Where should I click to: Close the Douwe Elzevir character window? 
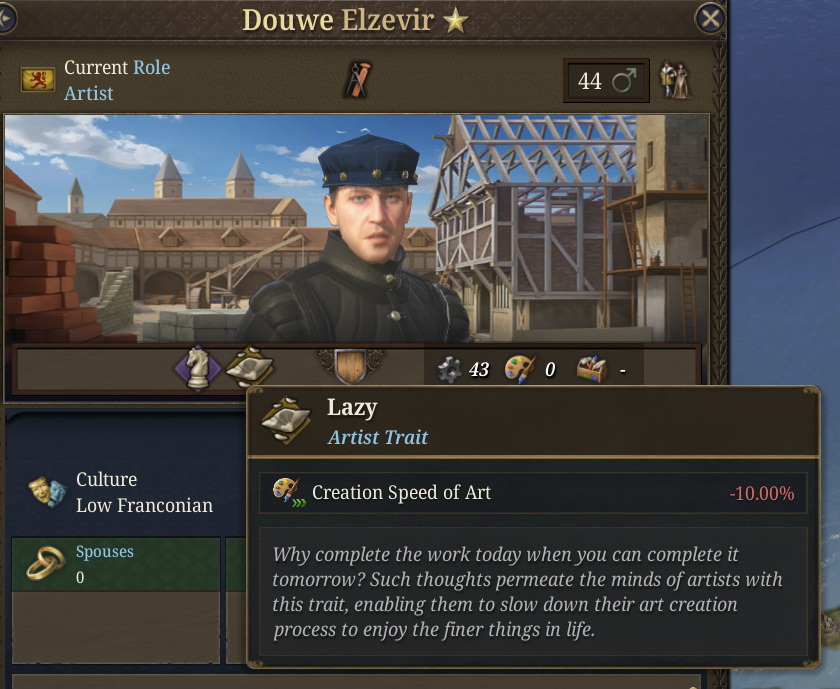(x=709, y=18)
